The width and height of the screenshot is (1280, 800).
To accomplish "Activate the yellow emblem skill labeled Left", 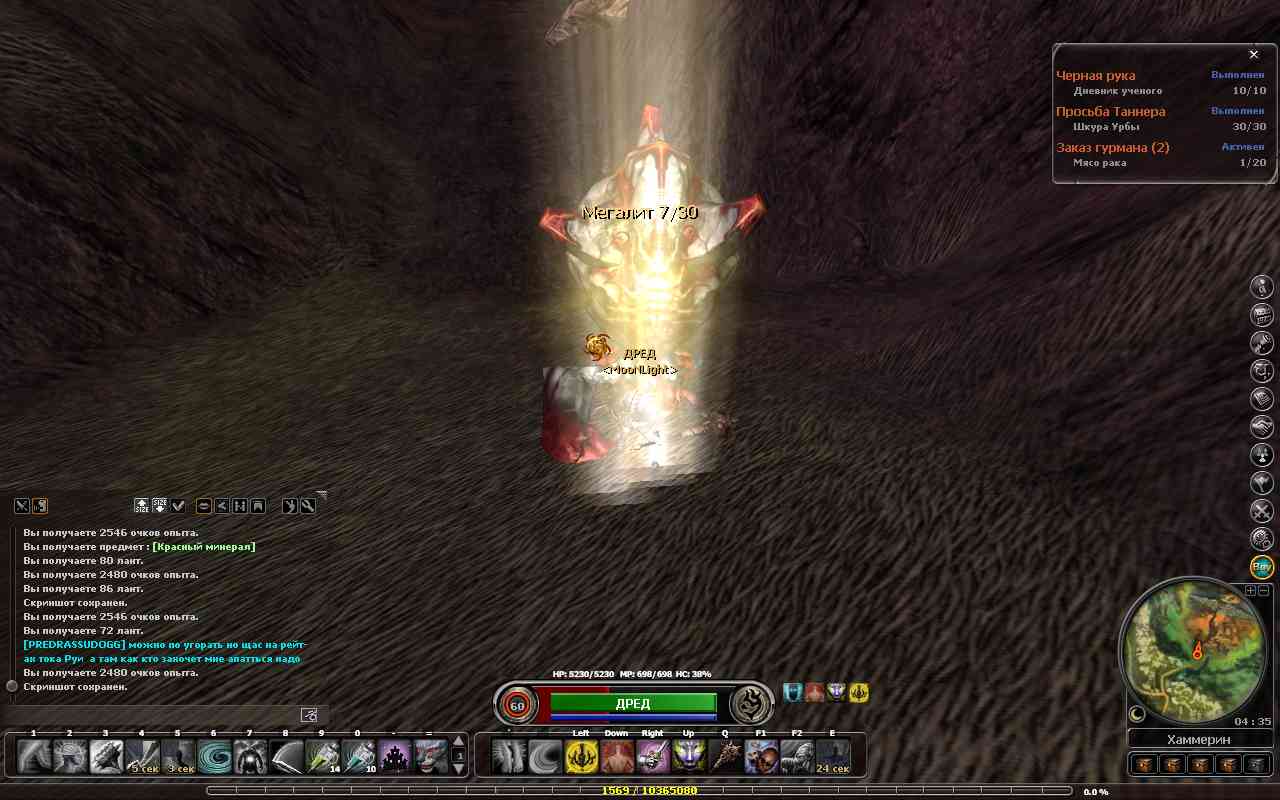I will 582,757.
